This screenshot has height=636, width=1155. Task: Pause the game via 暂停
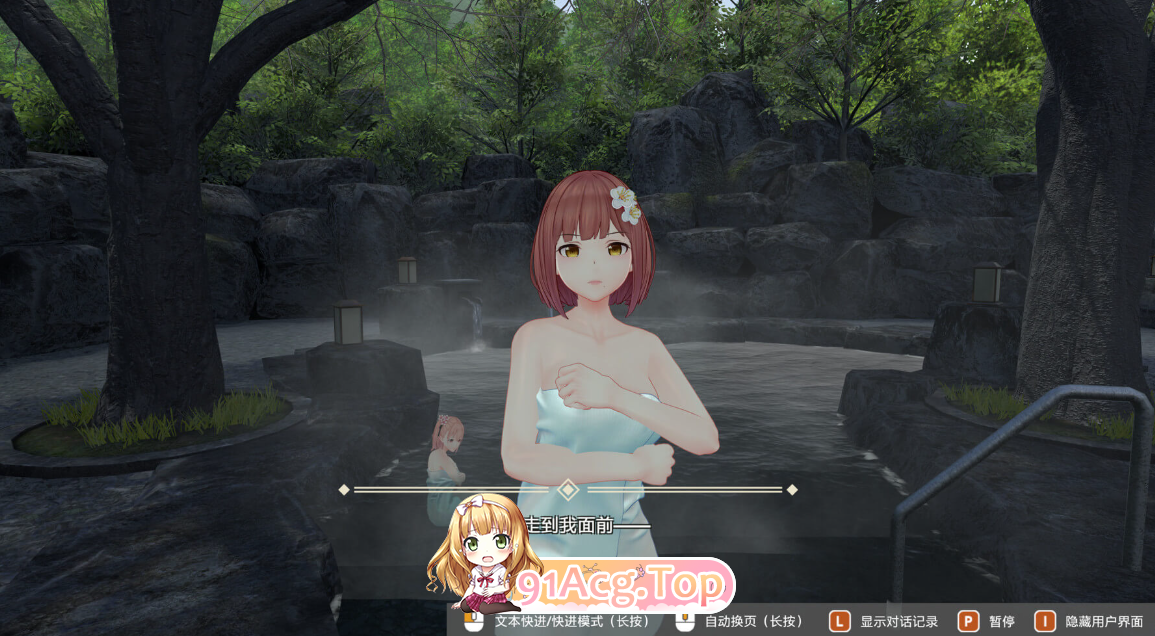point(987,621)
